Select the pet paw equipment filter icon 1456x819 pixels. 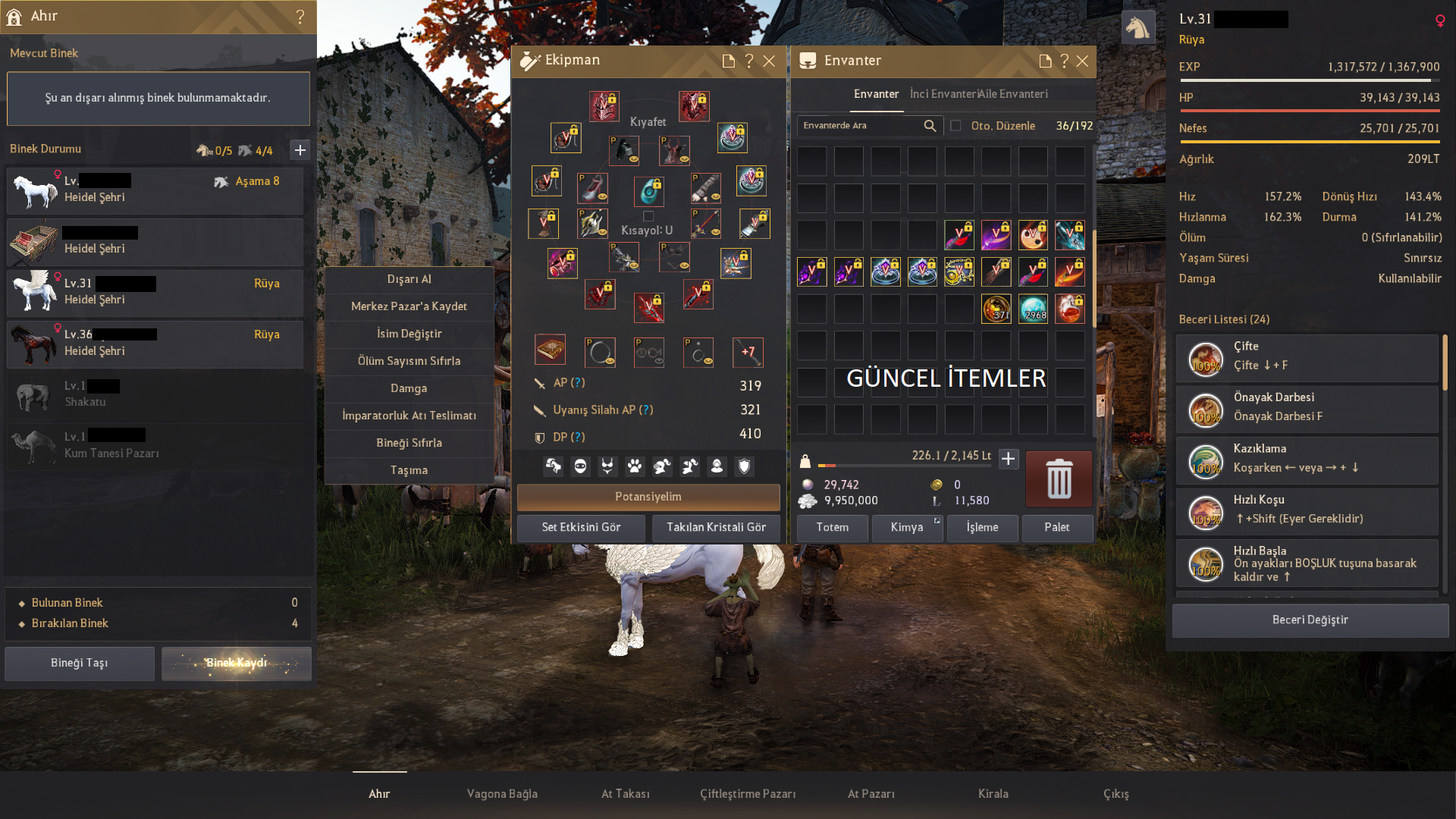(634, 466)
